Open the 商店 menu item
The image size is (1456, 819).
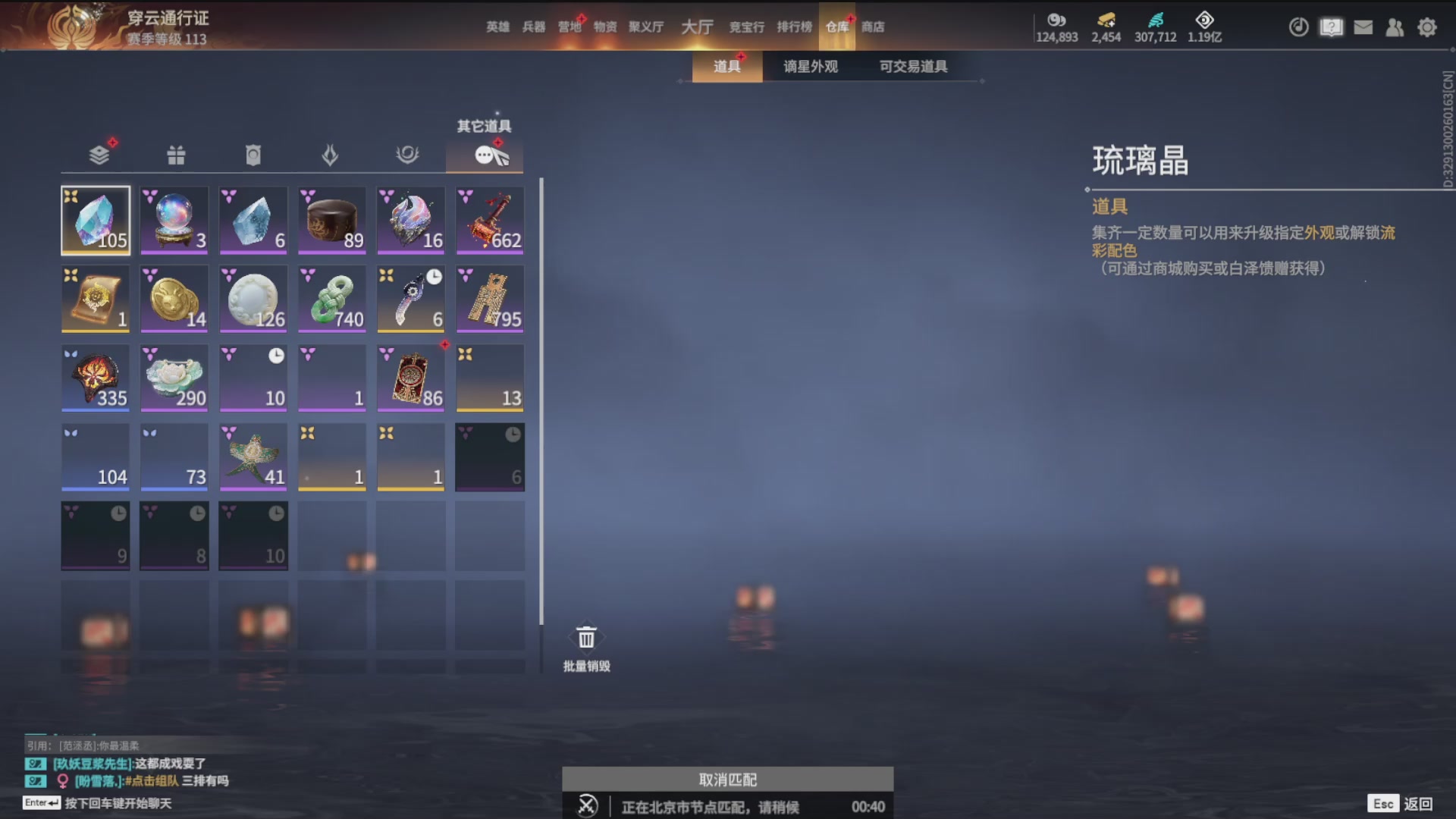click(x=874, y=27)
